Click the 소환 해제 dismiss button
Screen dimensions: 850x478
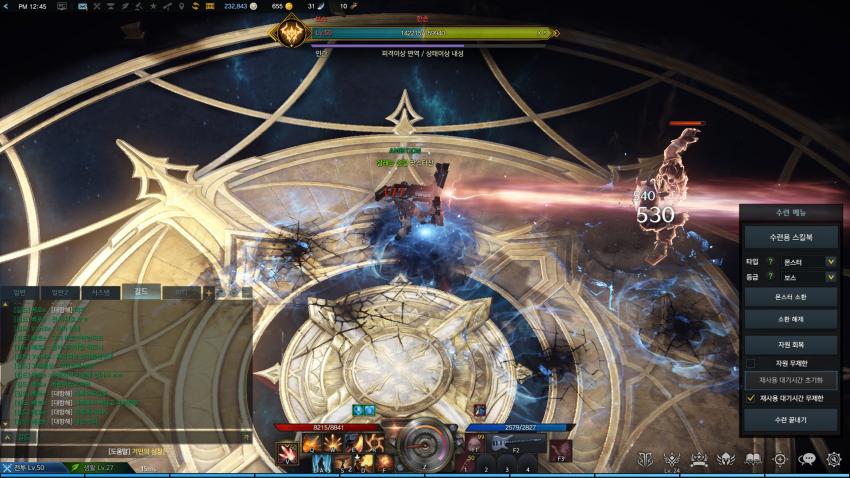(x=790, y=319)
